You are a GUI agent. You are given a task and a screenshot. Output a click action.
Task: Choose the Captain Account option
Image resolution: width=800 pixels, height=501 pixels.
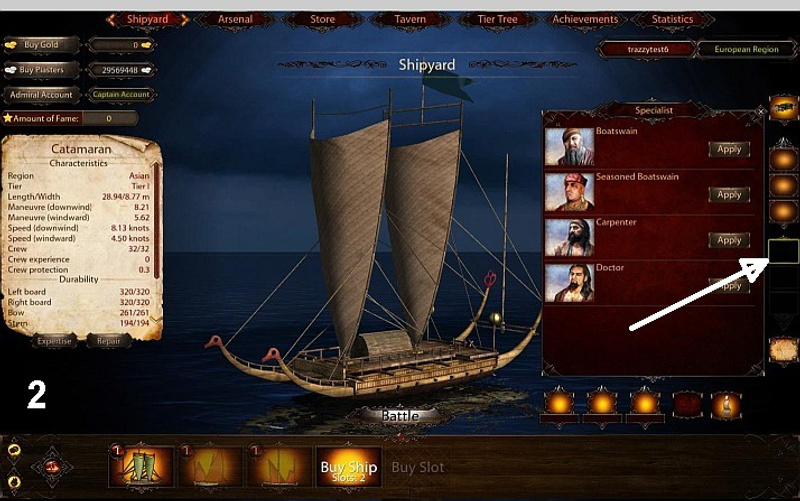121,95
